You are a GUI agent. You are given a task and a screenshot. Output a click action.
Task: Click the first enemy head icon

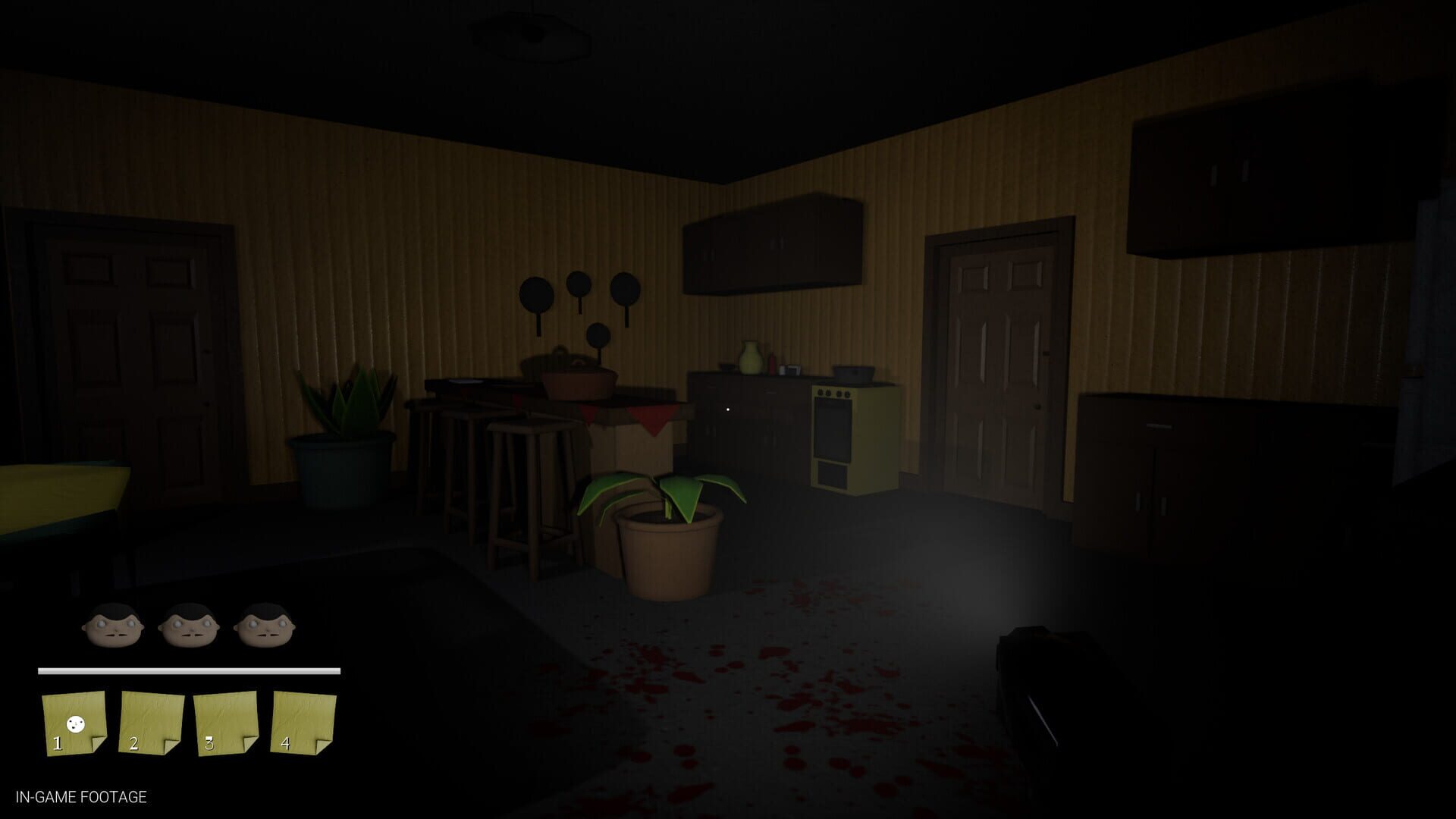(x=112, y=626)
